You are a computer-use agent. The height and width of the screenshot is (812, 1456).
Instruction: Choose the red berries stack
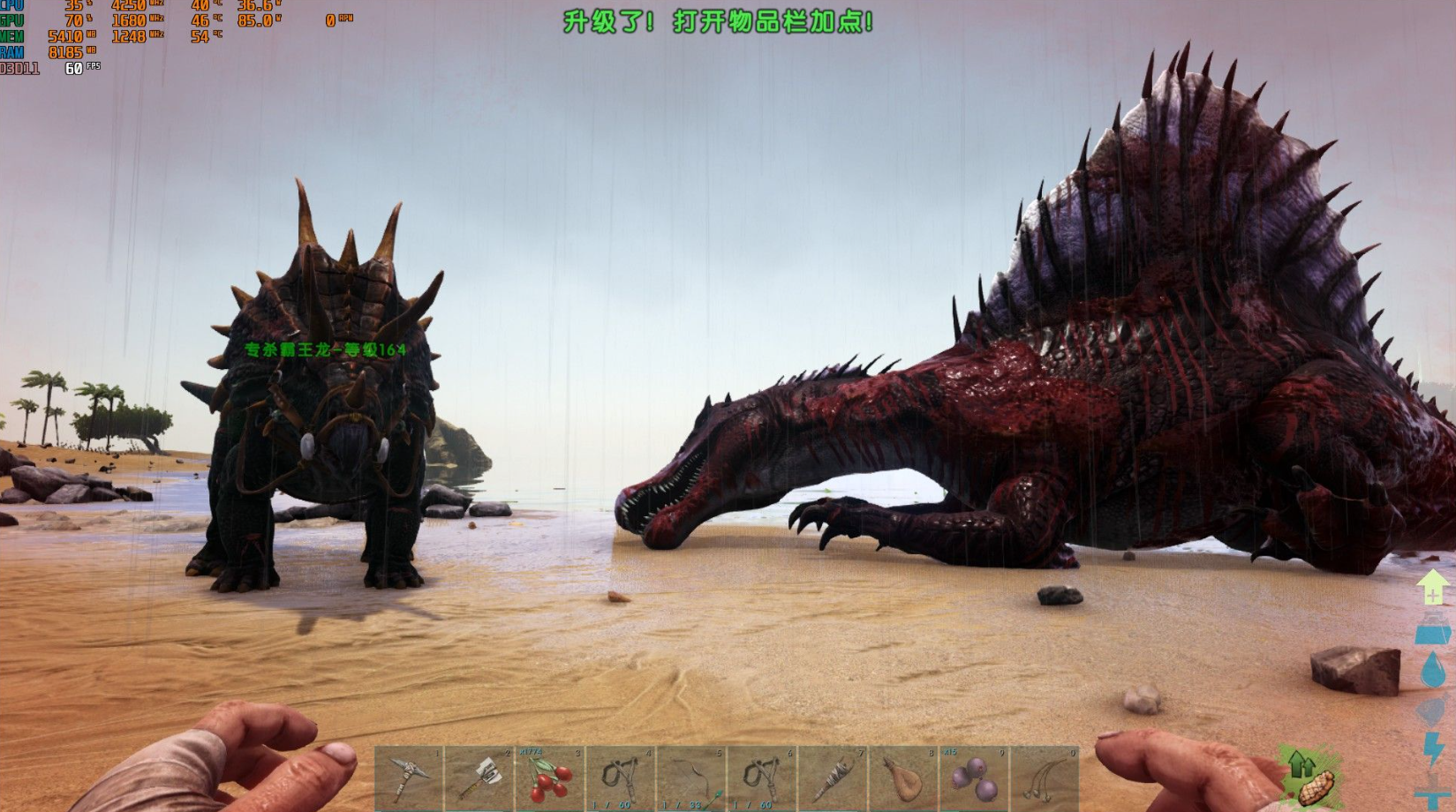click(x=550, y=778)
